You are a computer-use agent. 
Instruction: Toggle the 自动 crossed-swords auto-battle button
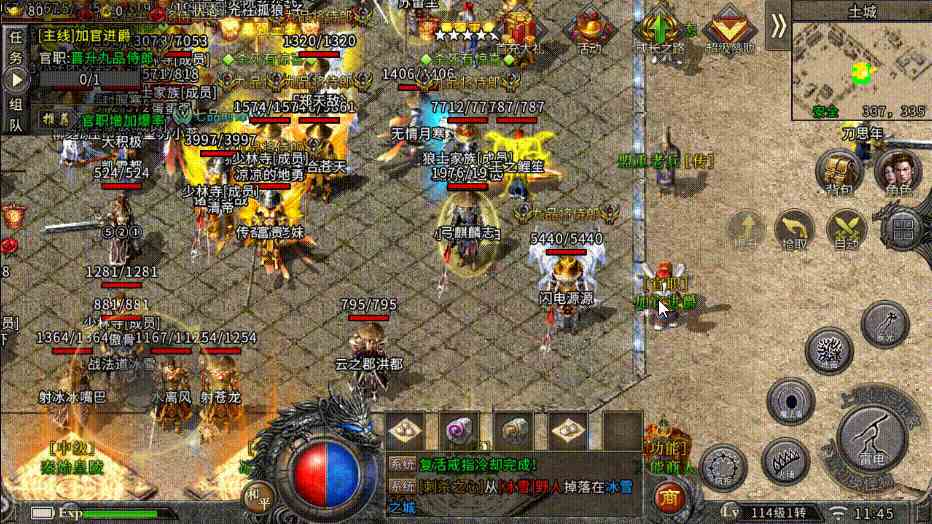[846, 228]
